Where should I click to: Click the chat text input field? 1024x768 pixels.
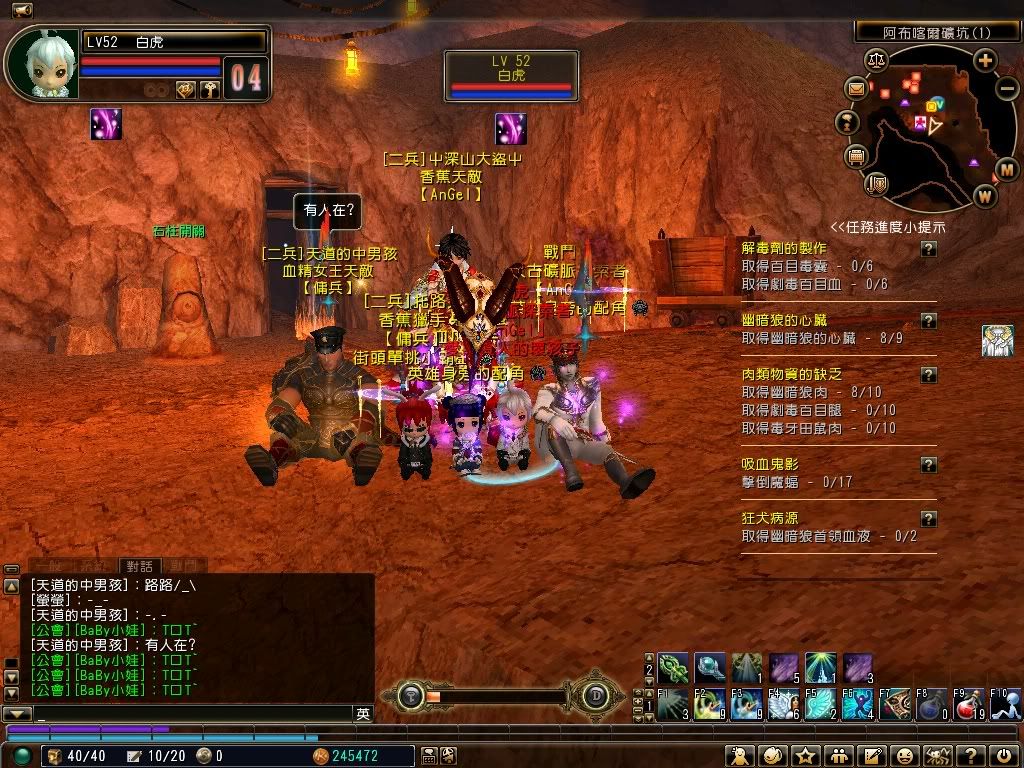point(190,714)
